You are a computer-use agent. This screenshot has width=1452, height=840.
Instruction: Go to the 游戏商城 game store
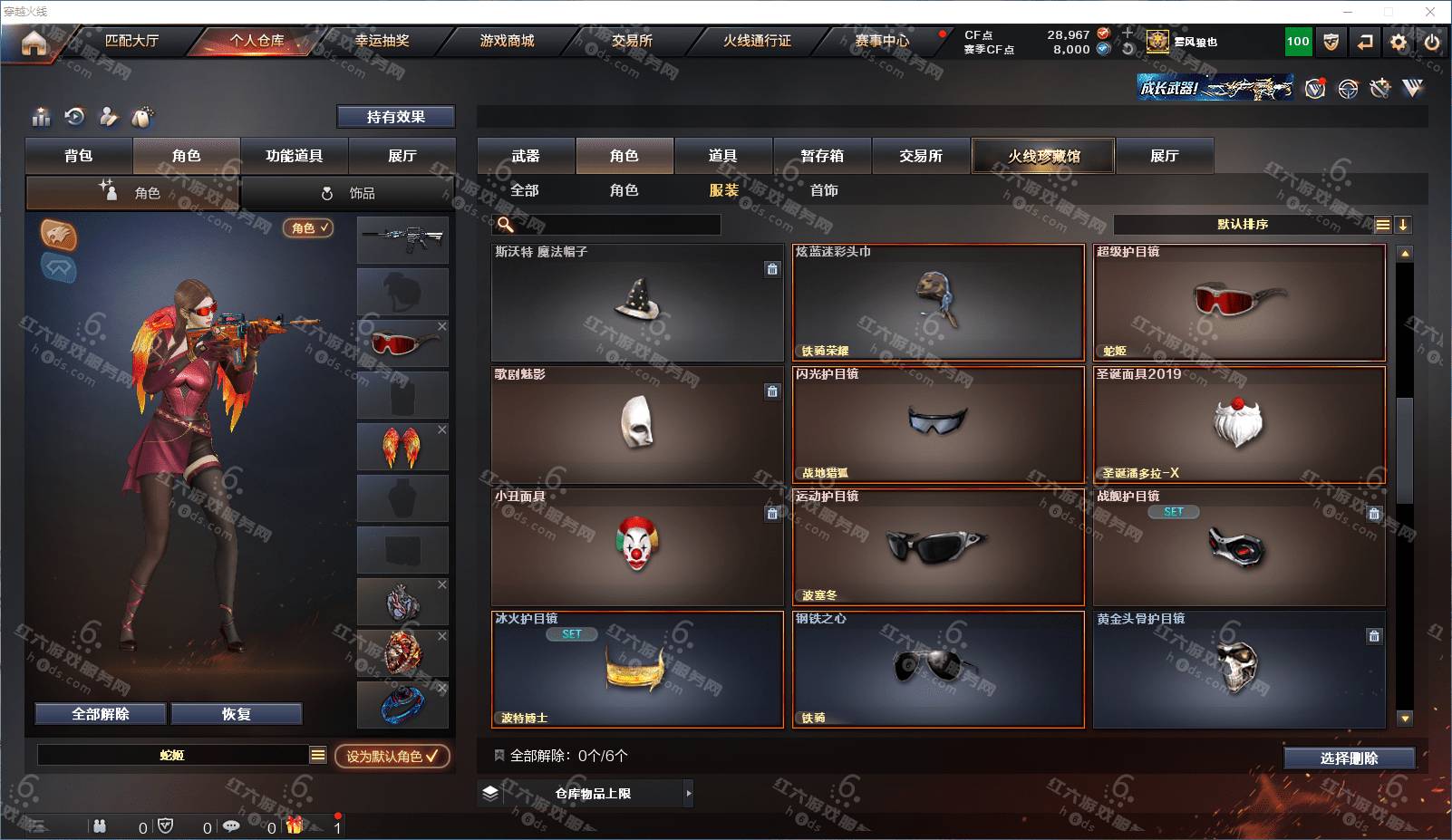click(x=507, y=41)
